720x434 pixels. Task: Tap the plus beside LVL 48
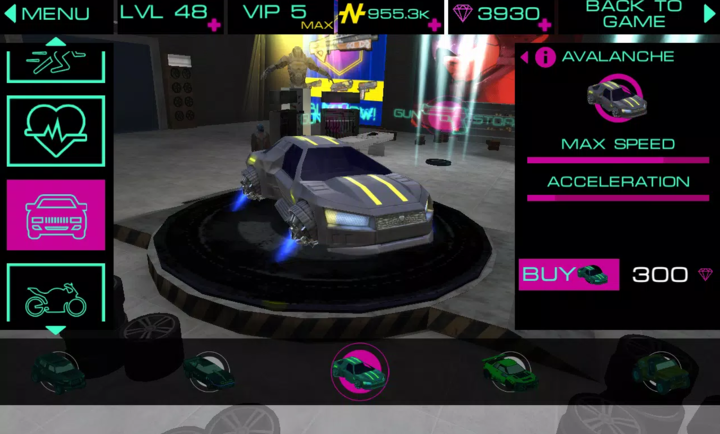click(x=214, y=24)
